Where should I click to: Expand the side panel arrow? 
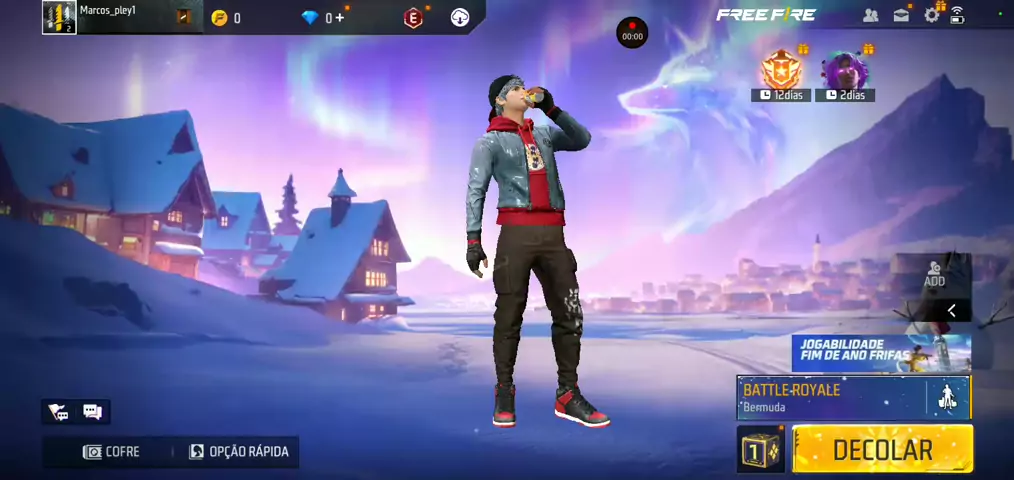pyautogui.click(x=951, y=311)
